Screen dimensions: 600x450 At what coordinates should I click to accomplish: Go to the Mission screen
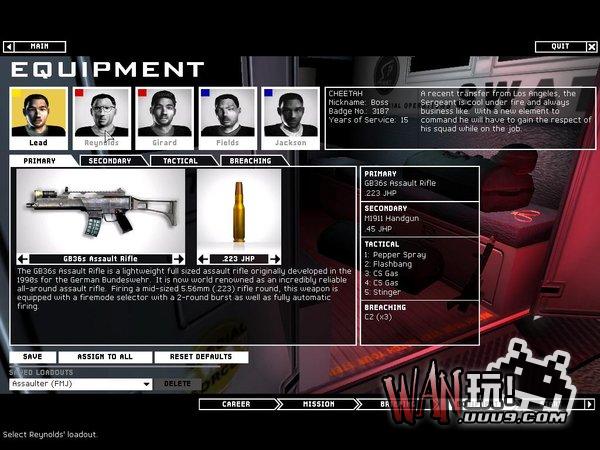pos(317,405)
